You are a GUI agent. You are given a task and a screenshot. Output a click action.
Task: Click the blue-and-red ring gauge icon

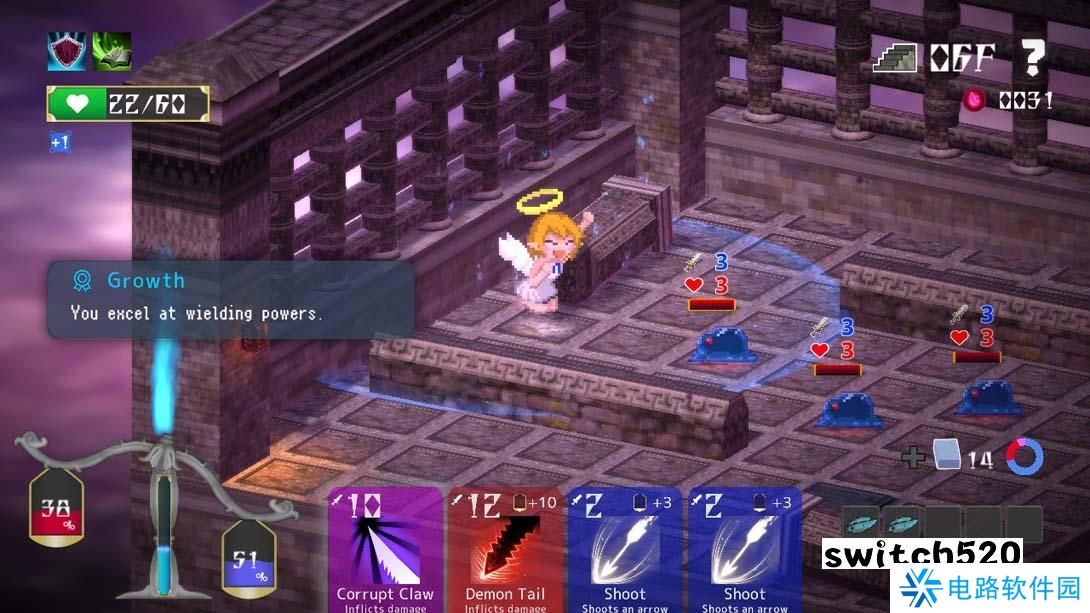click(1025, 457)
